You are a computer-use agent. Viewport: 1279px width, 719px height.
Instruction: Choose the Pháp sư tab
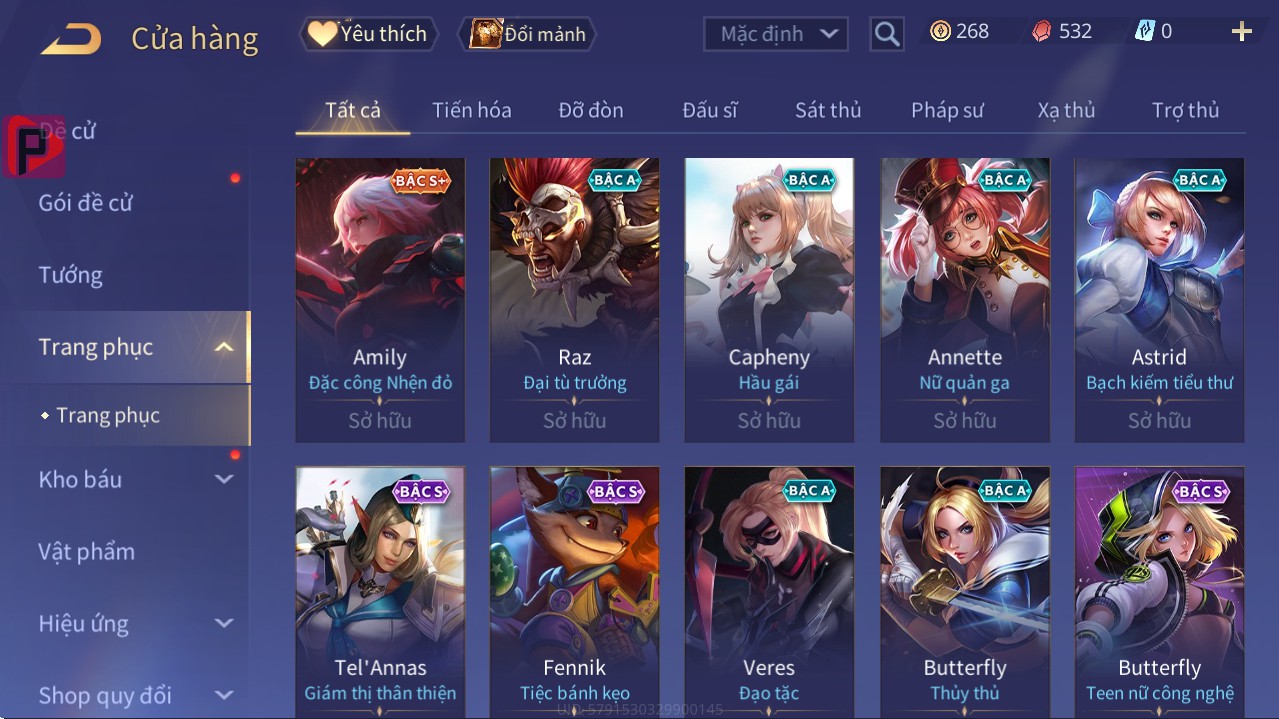pos(947,110)
